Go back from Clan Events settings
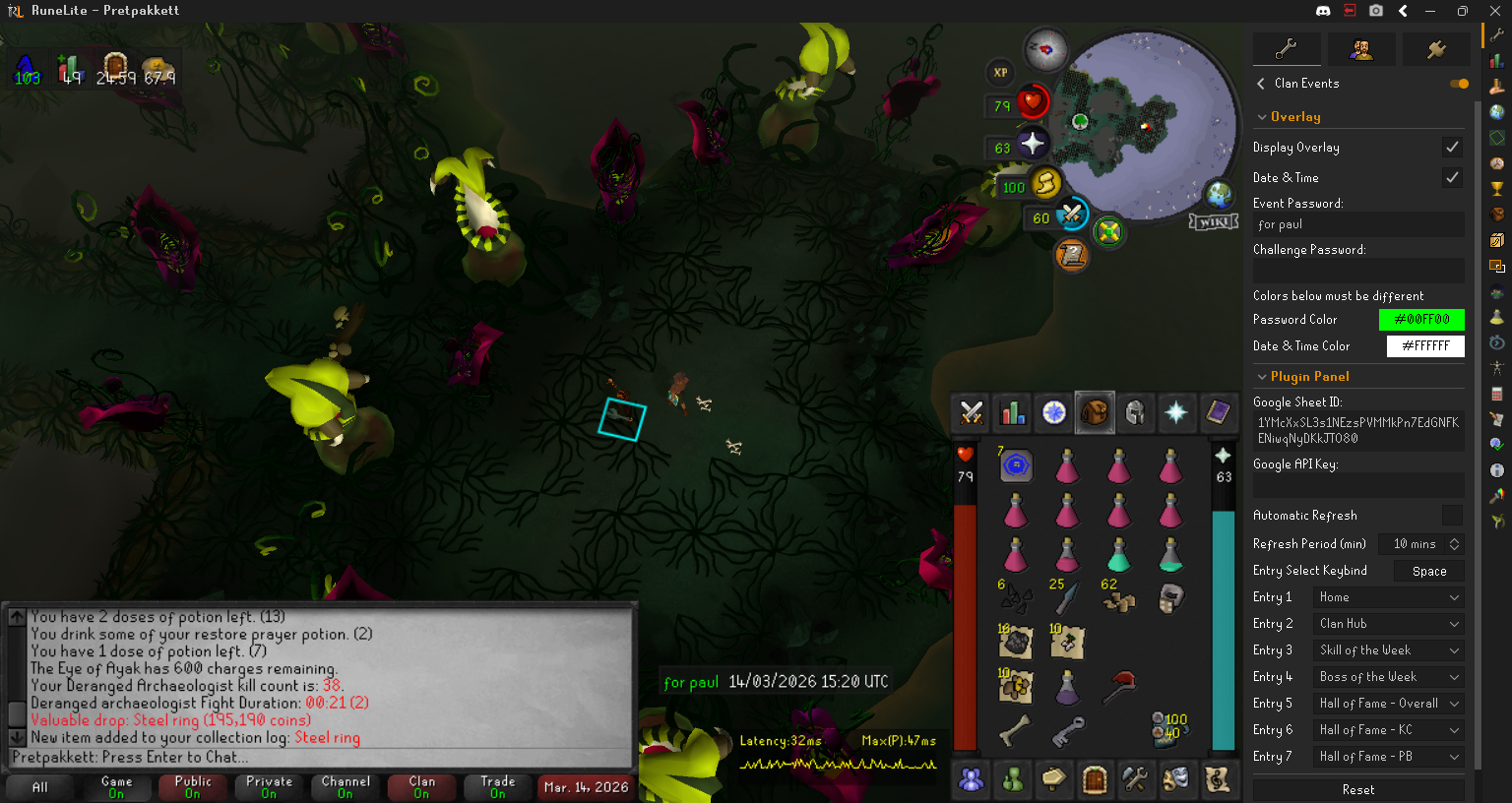This screenshot has height=803, width=1512. pos(1261,84)
